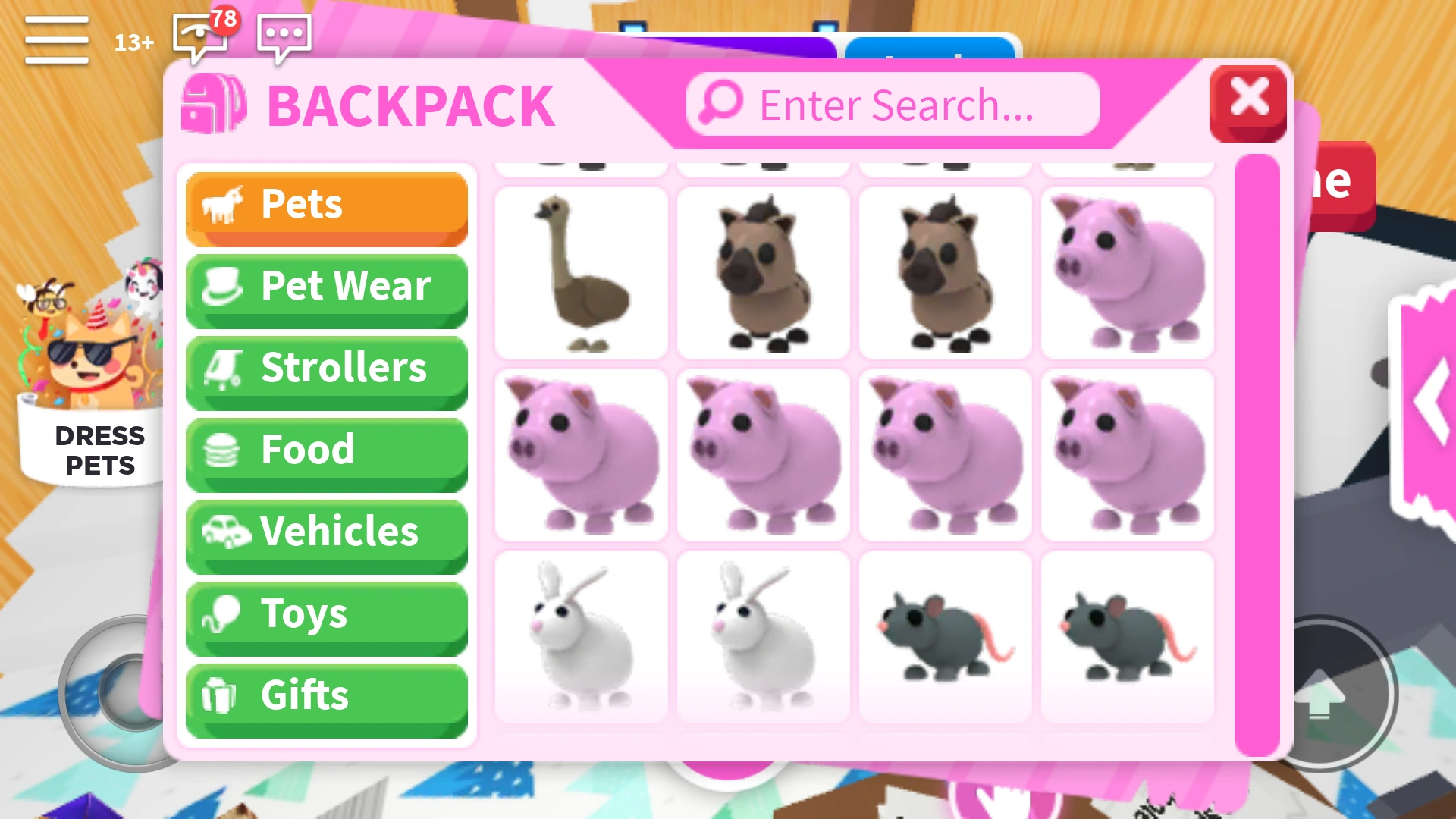1456x819 pixels.
Task: Select the gray rat pet
Action: [945, 635]
